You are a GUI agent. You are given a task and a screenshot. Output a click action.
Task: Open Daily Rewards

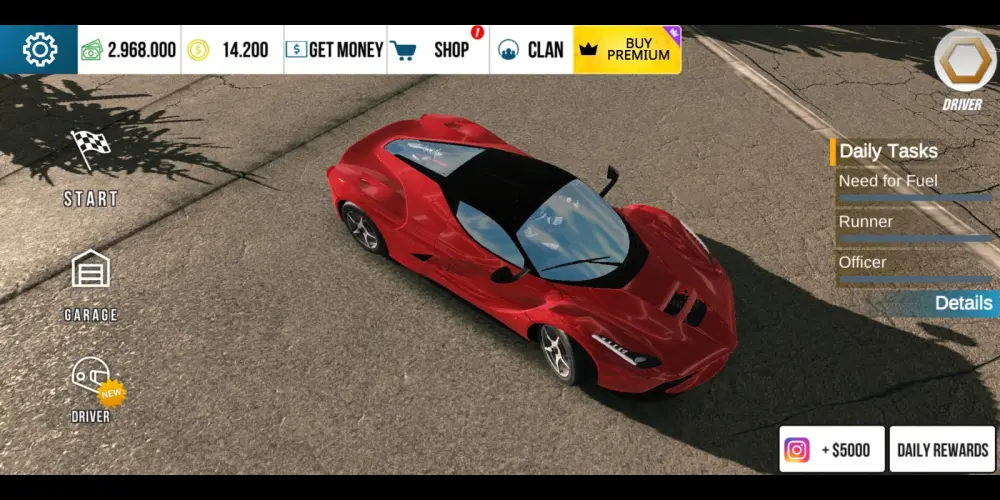tap(942, 450)
